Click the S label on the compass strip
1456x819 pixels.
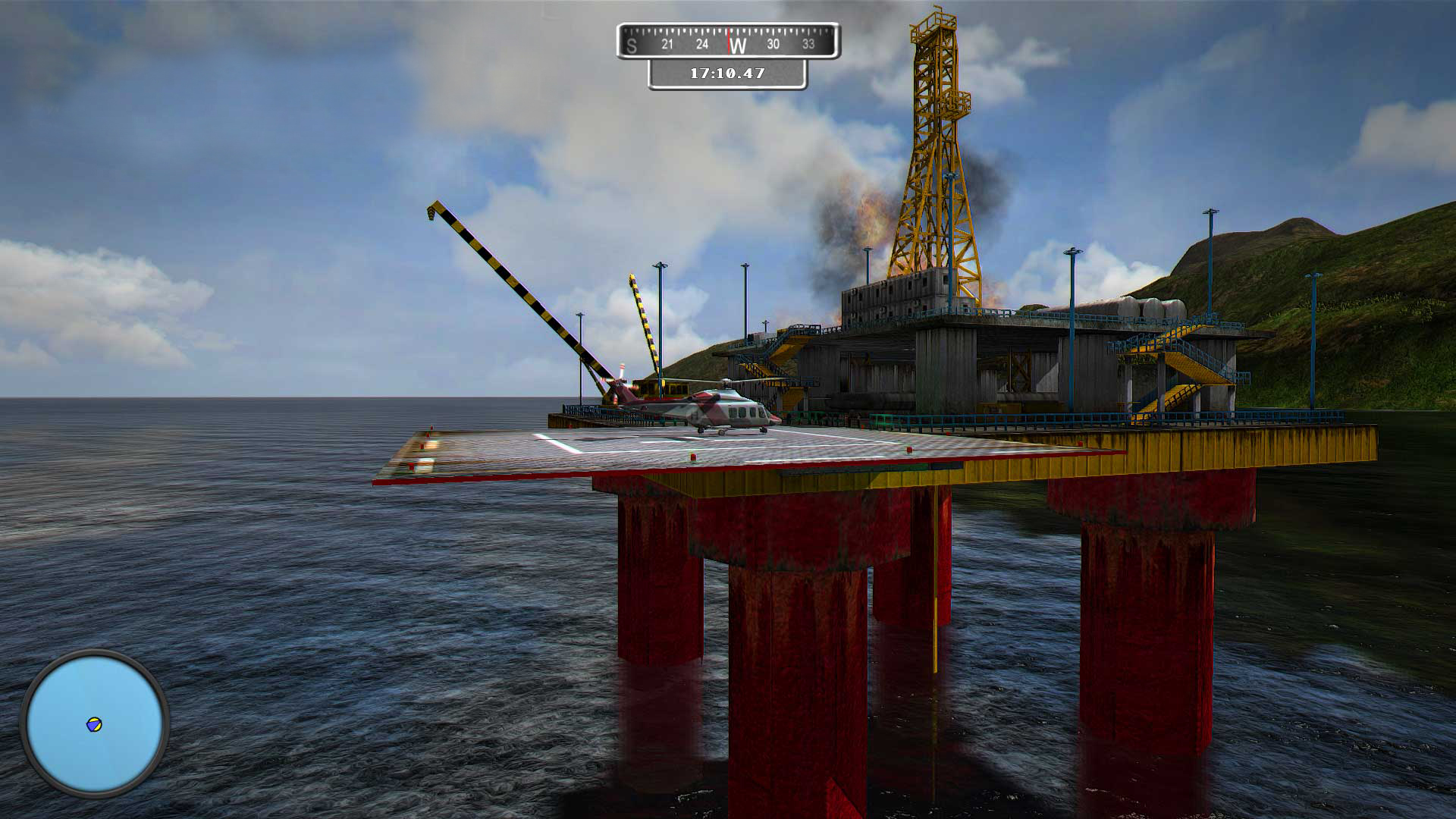[x=630, y=44]
